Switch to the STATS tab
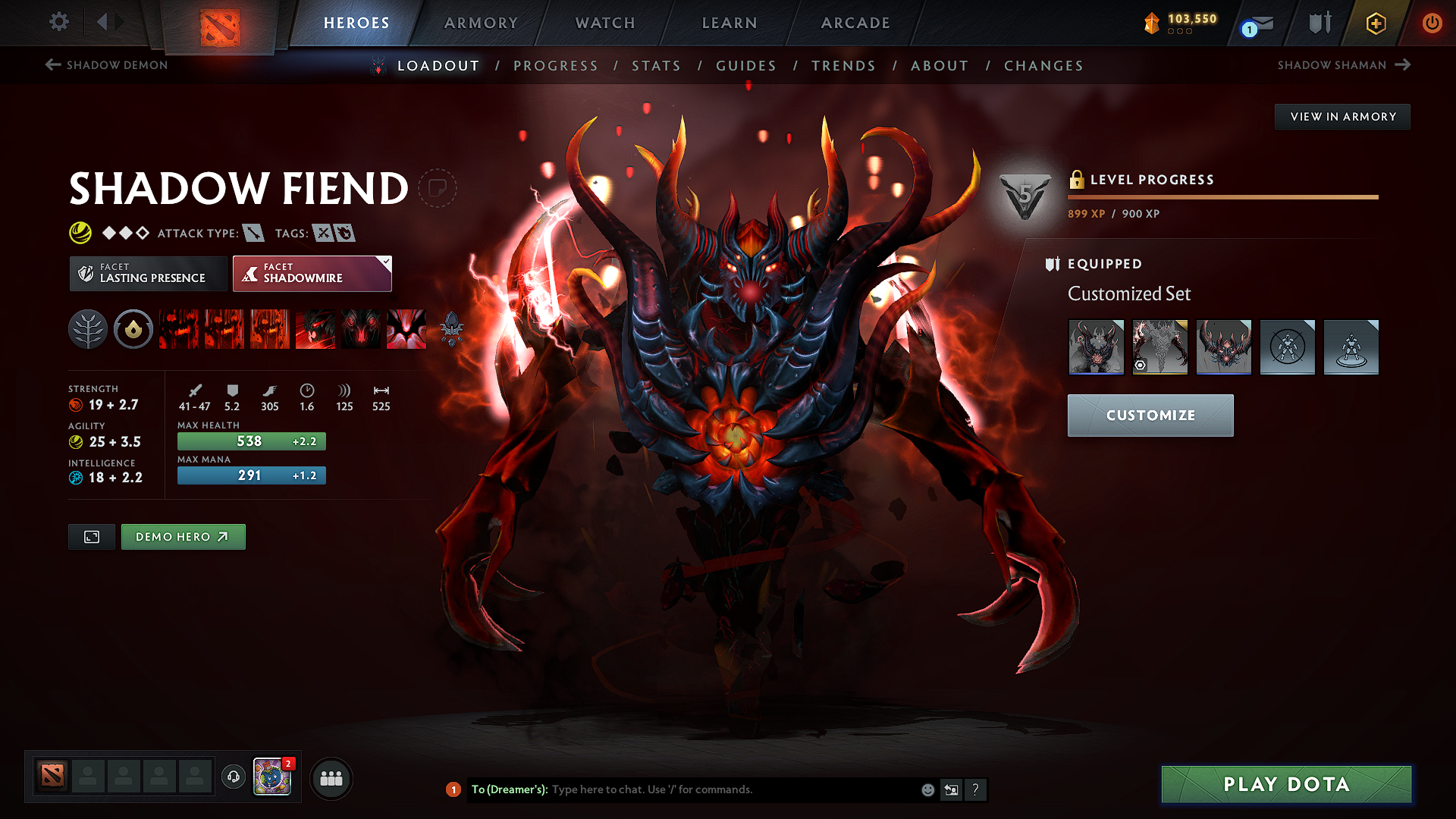Viewport: 1456px width, 819px height. [657, 65]
